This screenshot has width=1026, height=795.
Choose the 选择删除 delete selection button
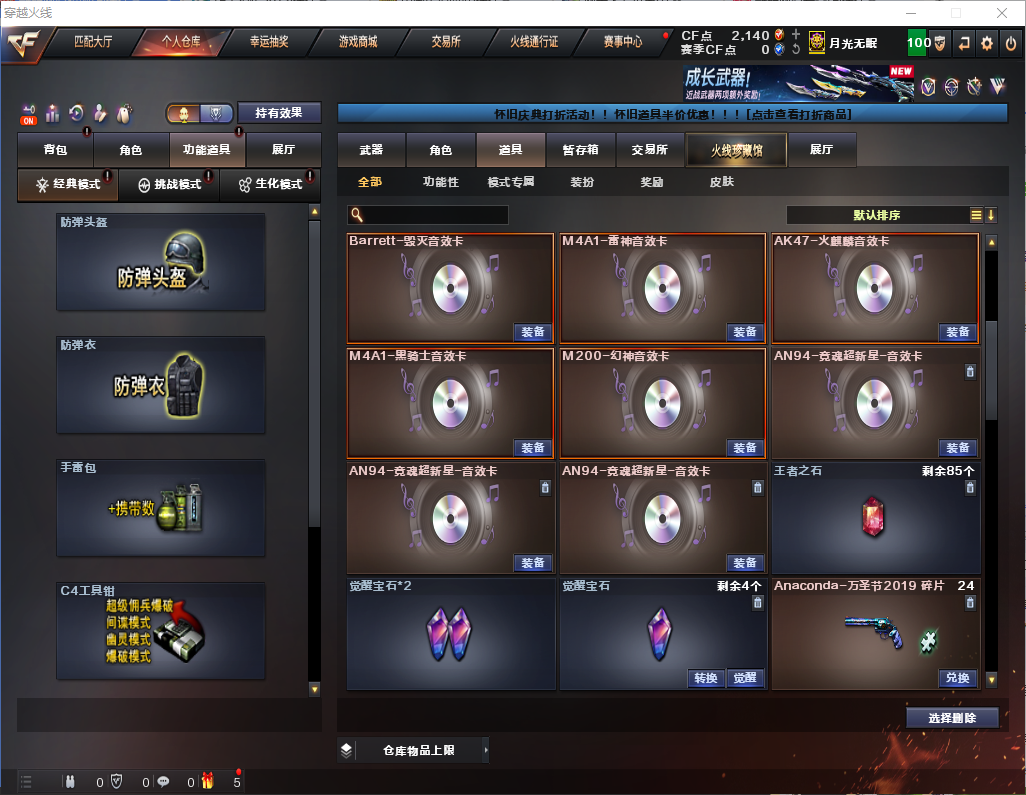952,718
